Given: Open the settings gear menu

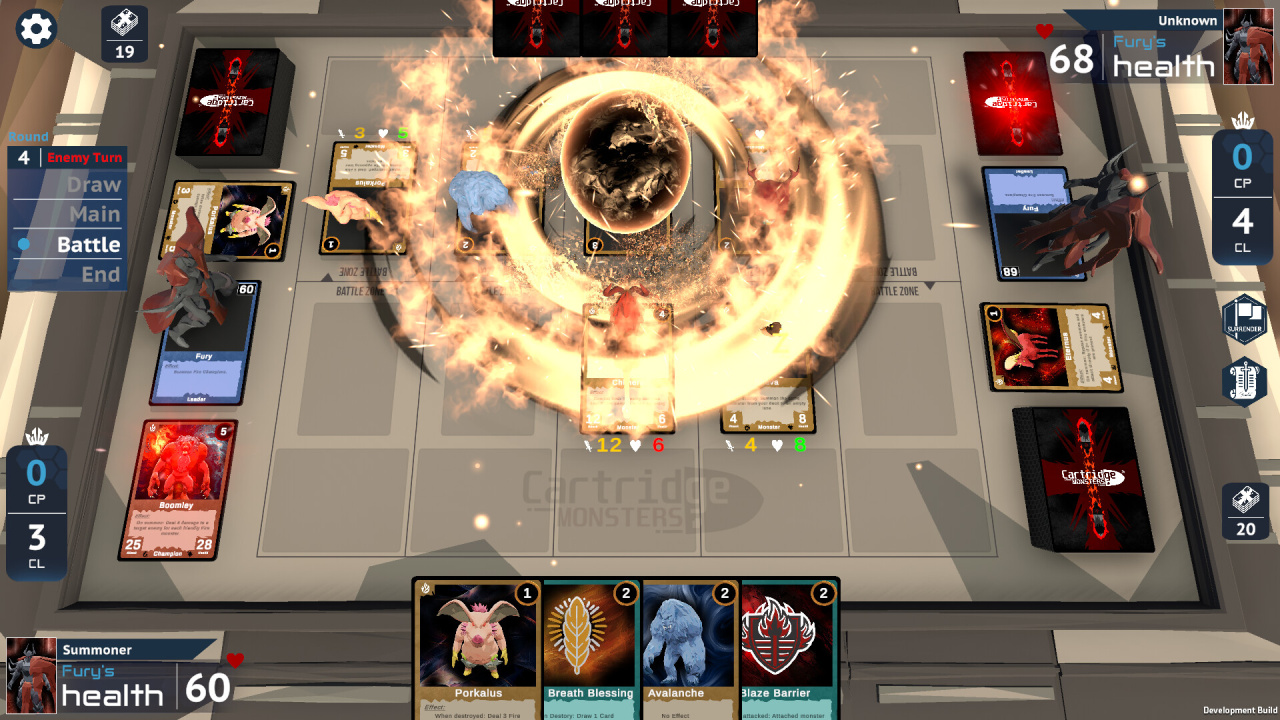Looking at the screenshot, I should tap(35, 28).
